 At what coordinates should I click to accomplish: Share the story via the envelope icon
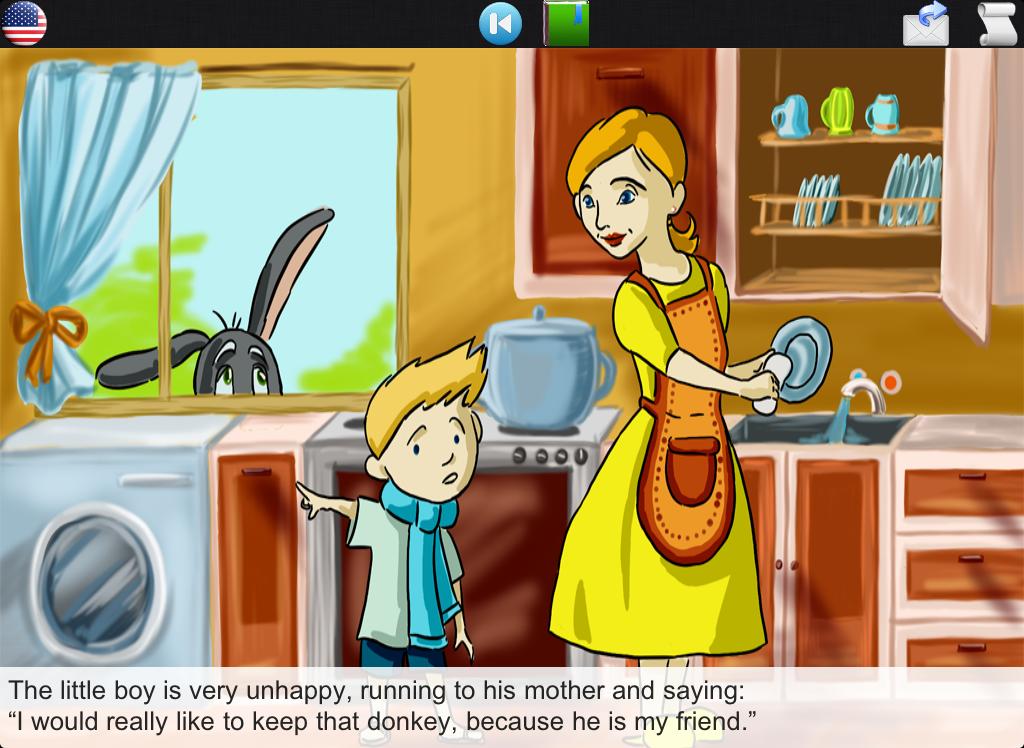[x=926, y=23]
